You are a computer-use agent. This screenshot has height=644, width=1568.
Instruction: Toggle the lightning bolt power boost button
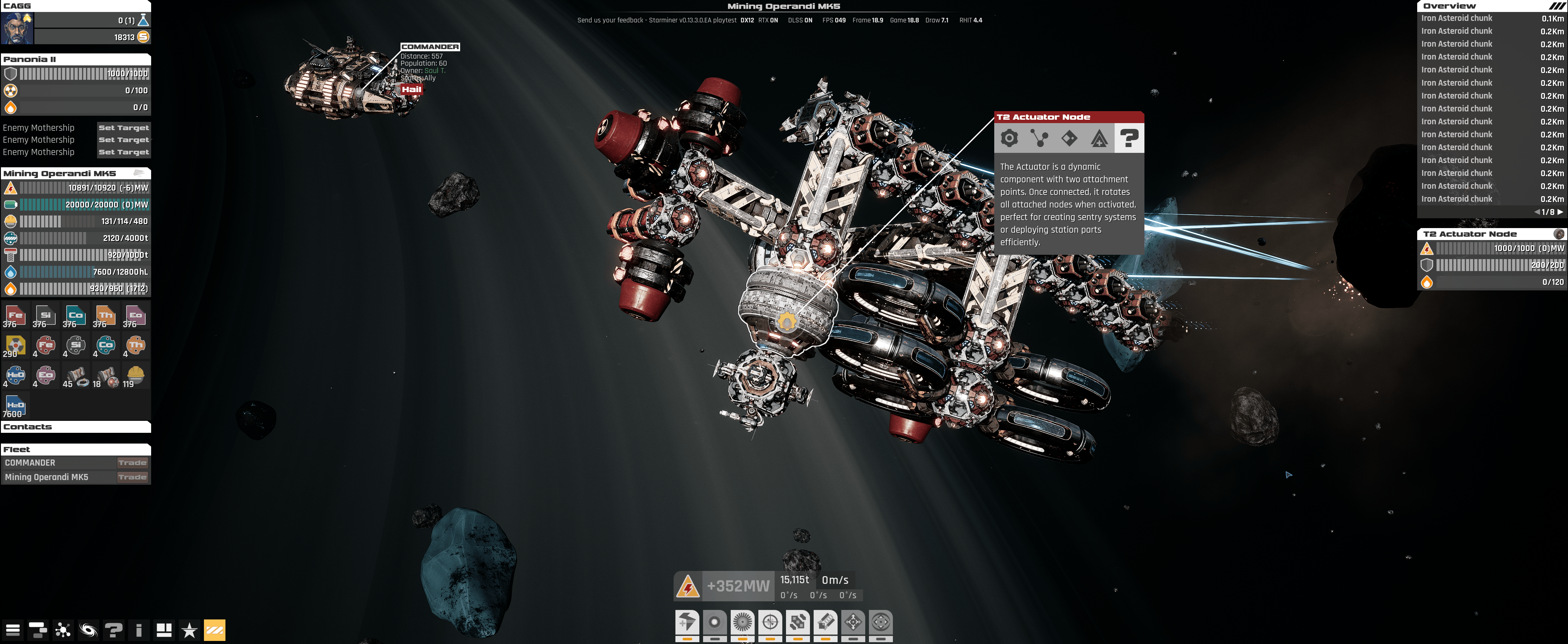point(687,622)
